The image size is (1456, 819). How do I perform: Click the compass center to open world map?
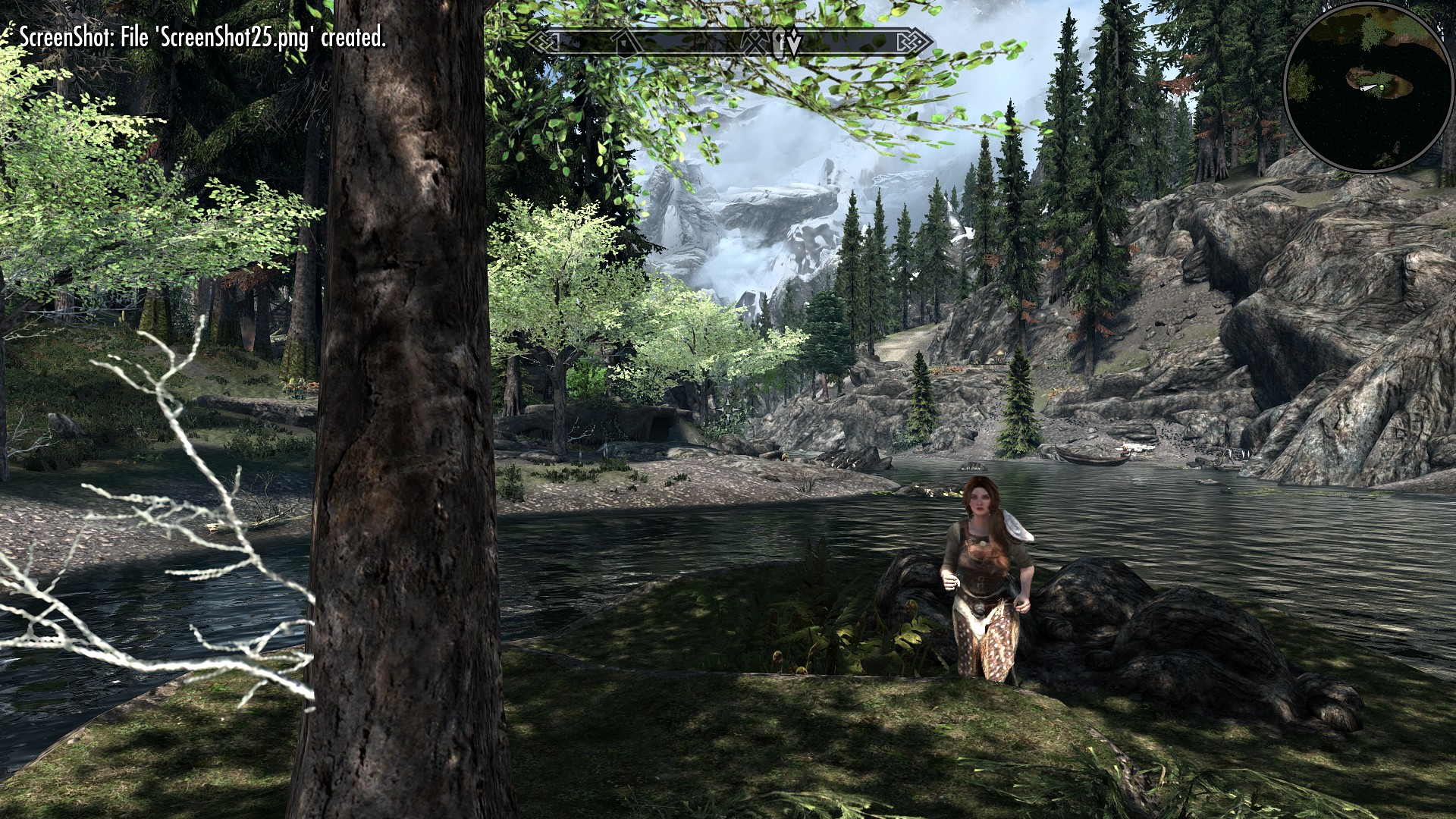728,42
